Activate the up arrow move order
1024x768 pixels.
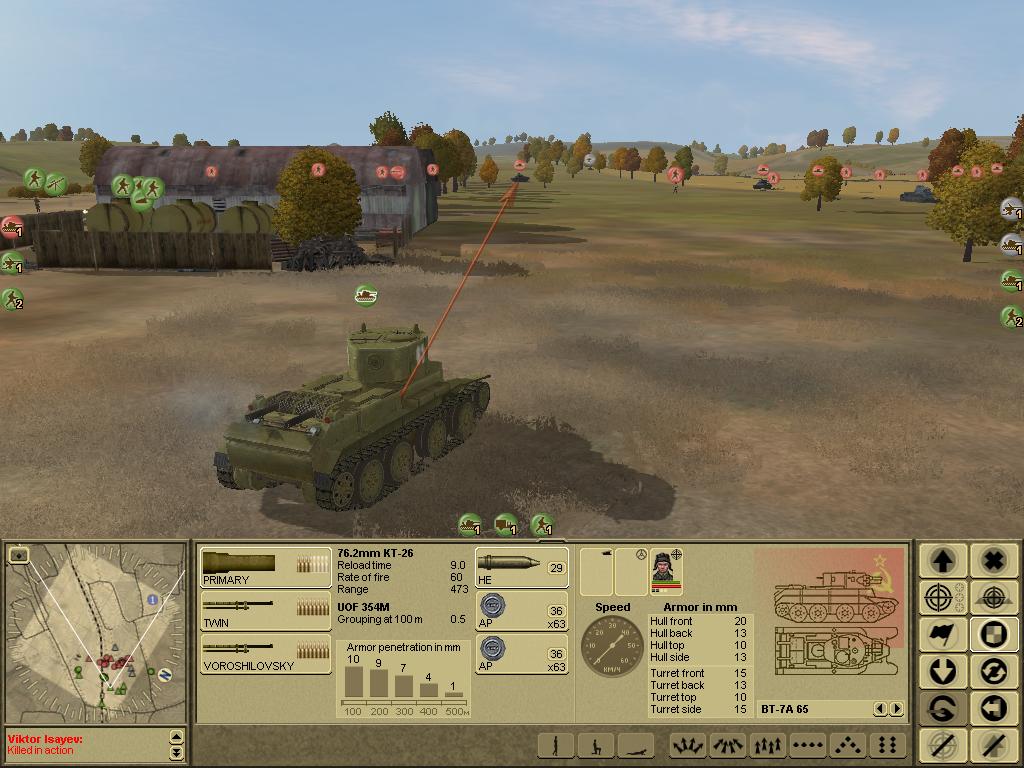pyautogui.click(x=943, y=560)
